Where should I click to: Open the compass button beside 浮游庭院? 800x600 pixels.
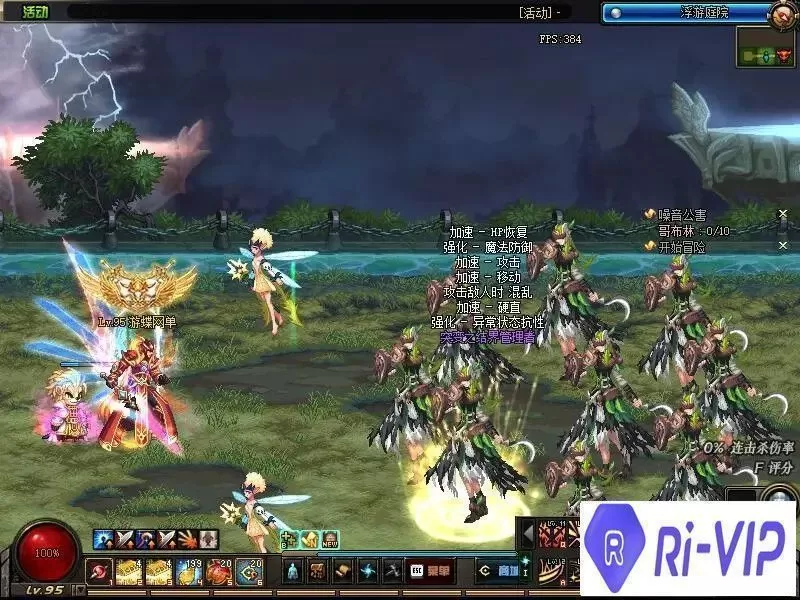click(x=783, y=14)
